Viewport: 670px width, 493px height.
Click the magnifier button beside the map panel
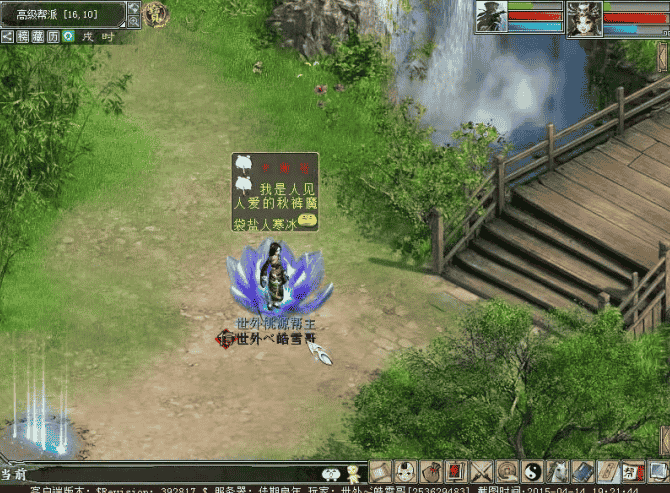coord(133,22)
